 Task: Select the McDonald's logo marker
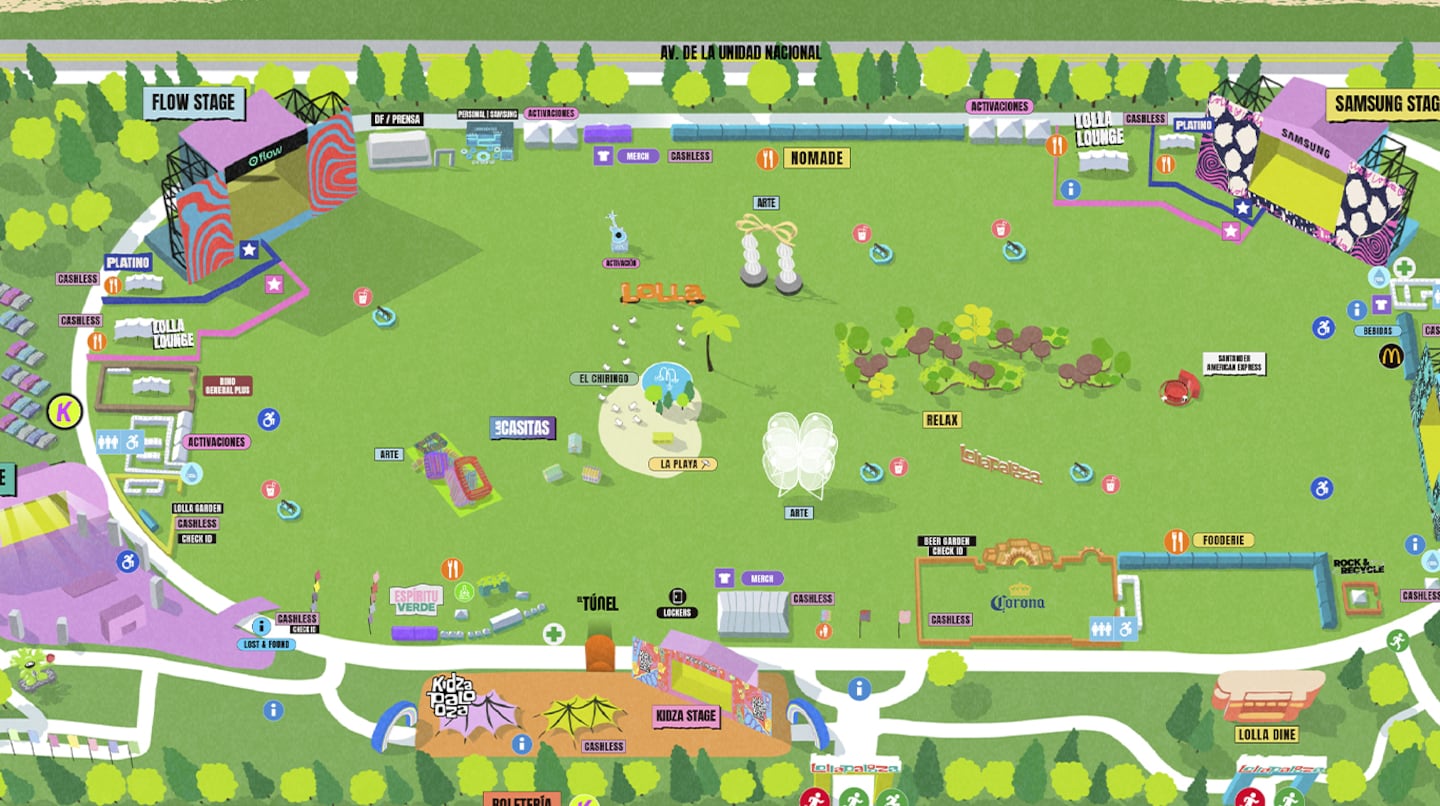click(1391, 356)
